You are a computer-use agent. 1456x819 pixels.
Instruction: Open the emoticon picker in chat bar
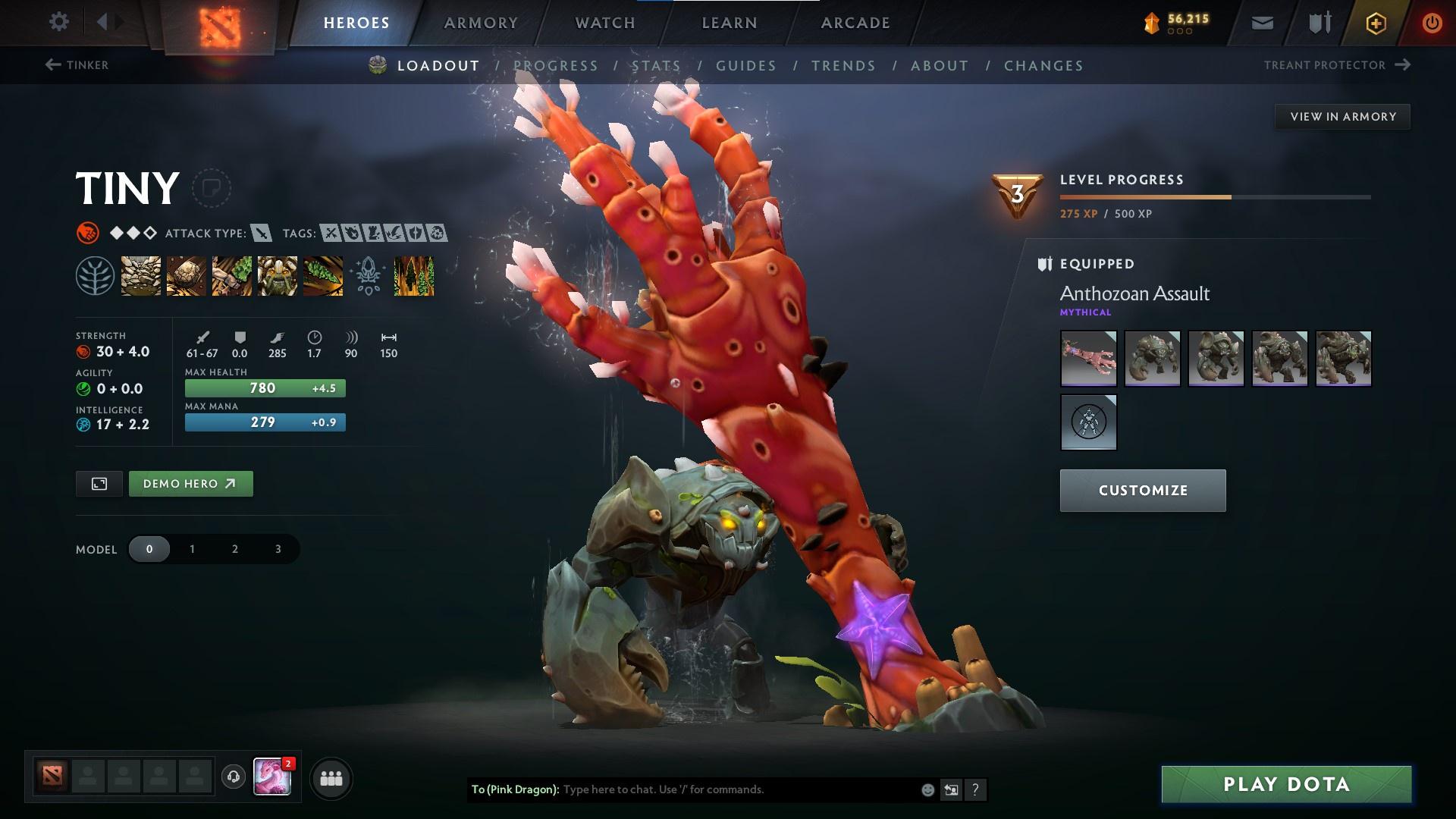tap(927, 789)
